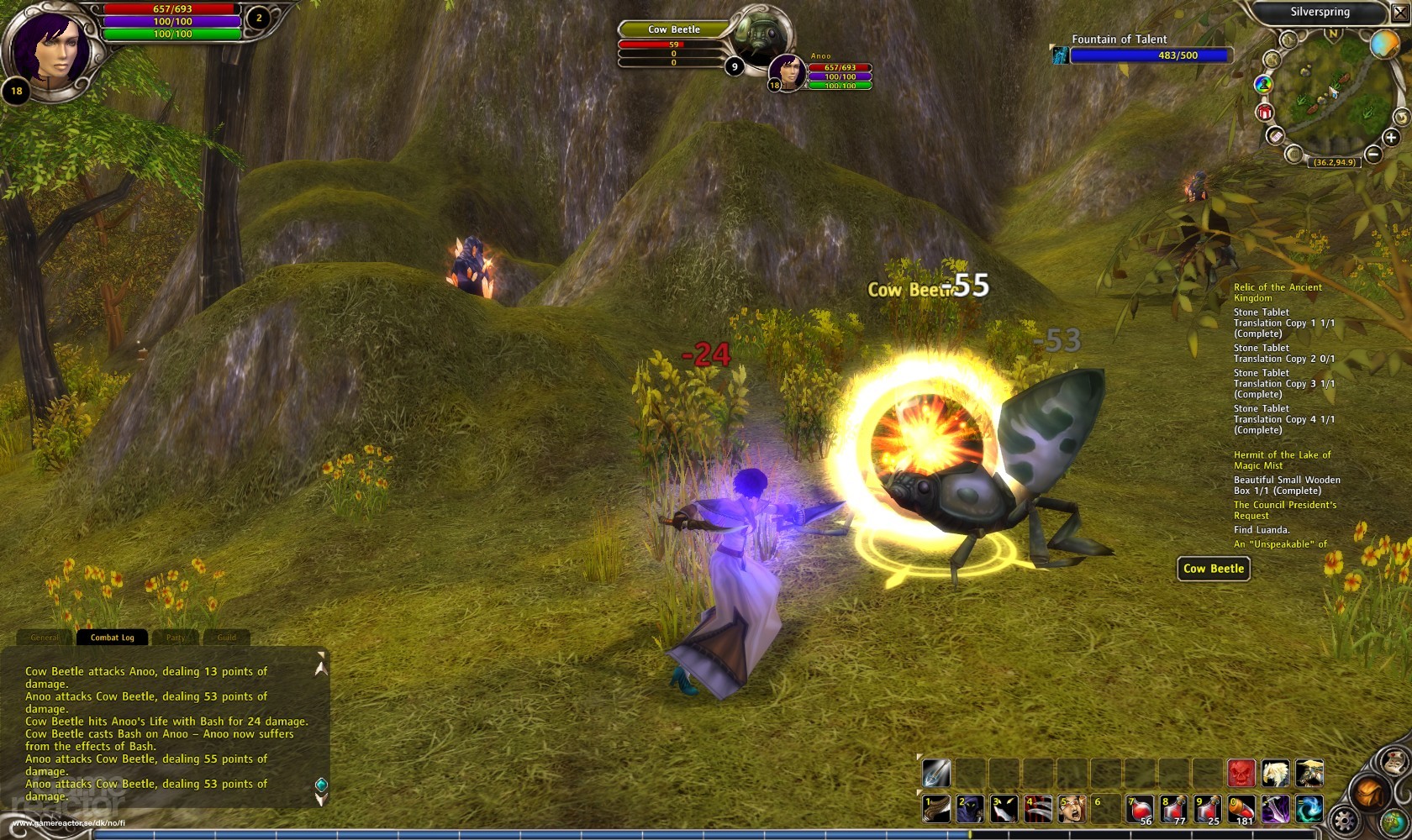
Task: Switch to the General chat tab
Action: [x=45, y=638]
